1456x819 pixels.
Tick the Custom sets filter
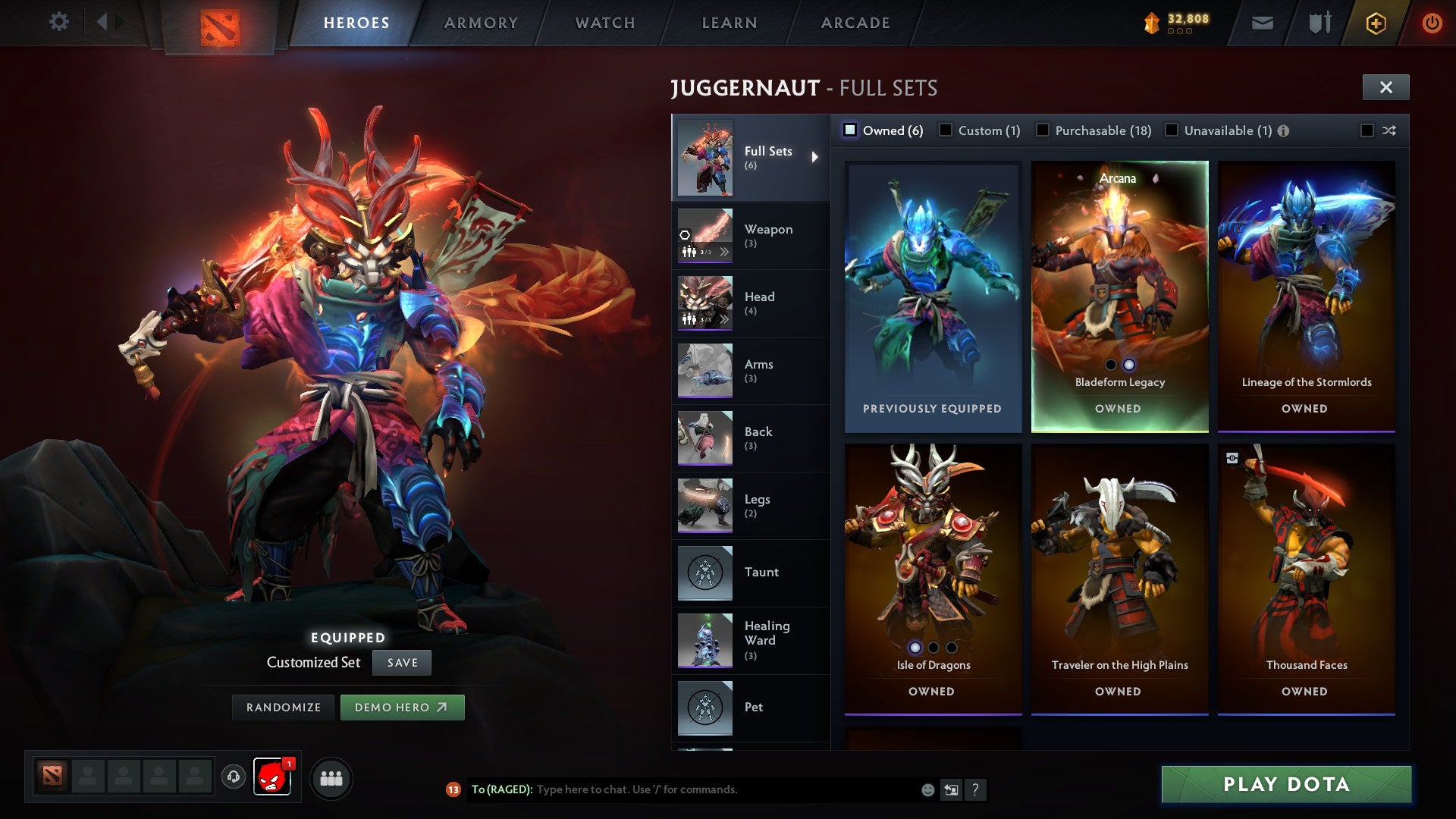(x=946, y=130)
